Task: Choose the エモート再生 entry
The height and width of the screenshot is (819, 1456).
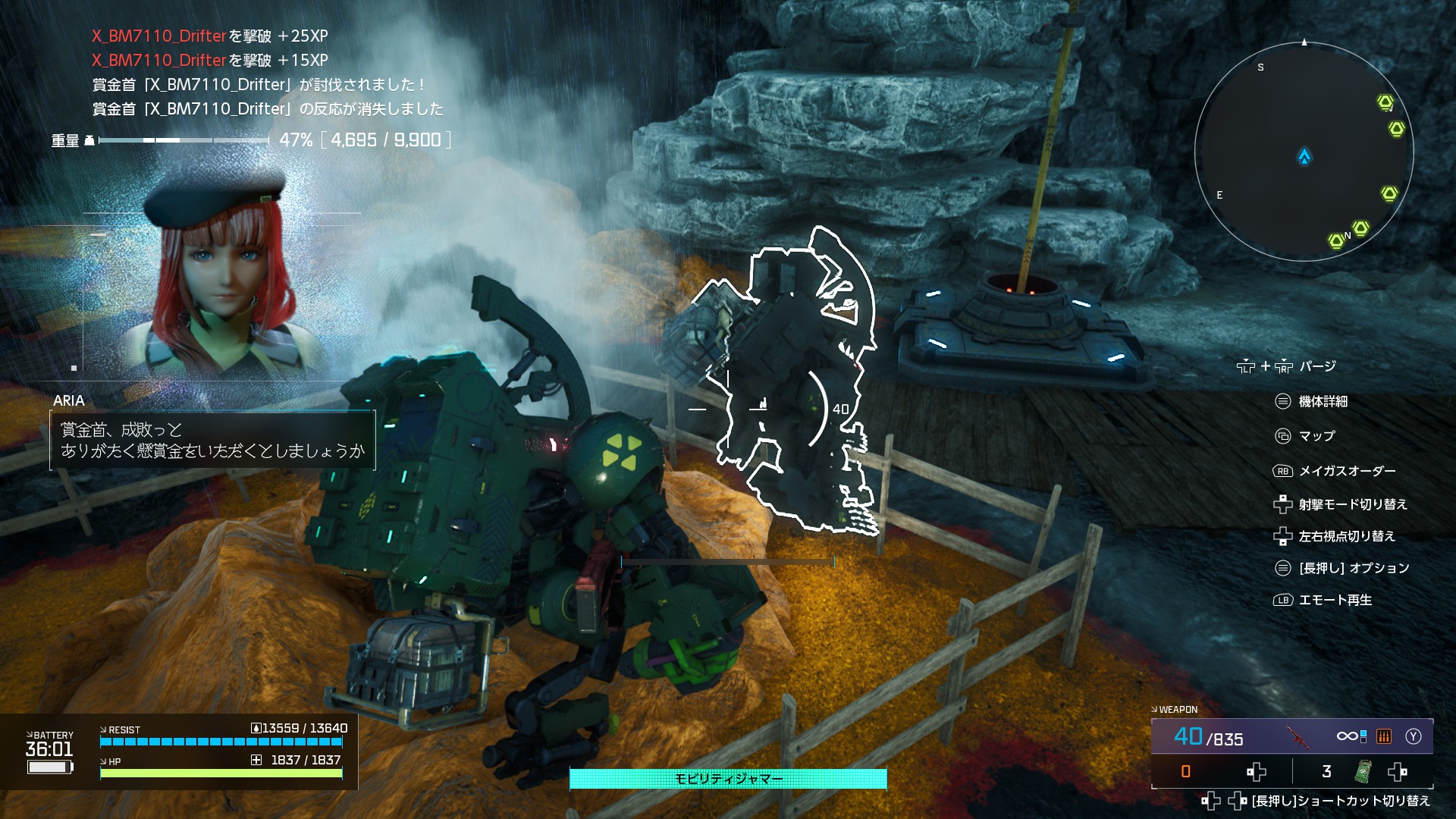Action: (1335, 600)
